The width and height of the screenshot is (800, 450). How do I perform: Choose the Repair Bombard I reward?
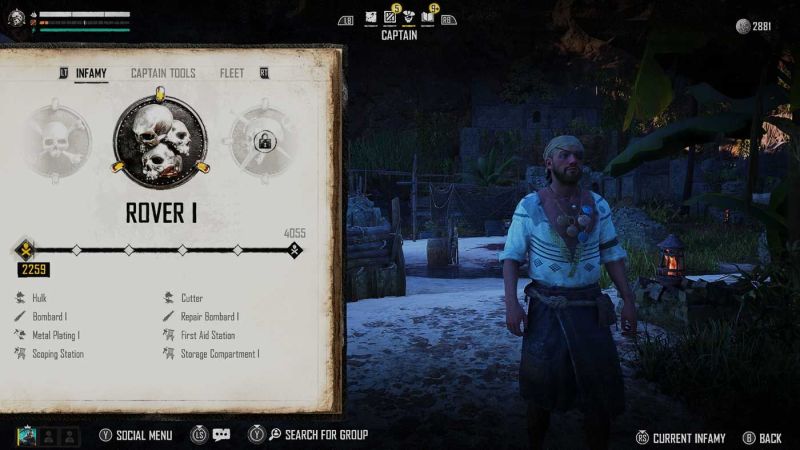(x=209, y=317)
